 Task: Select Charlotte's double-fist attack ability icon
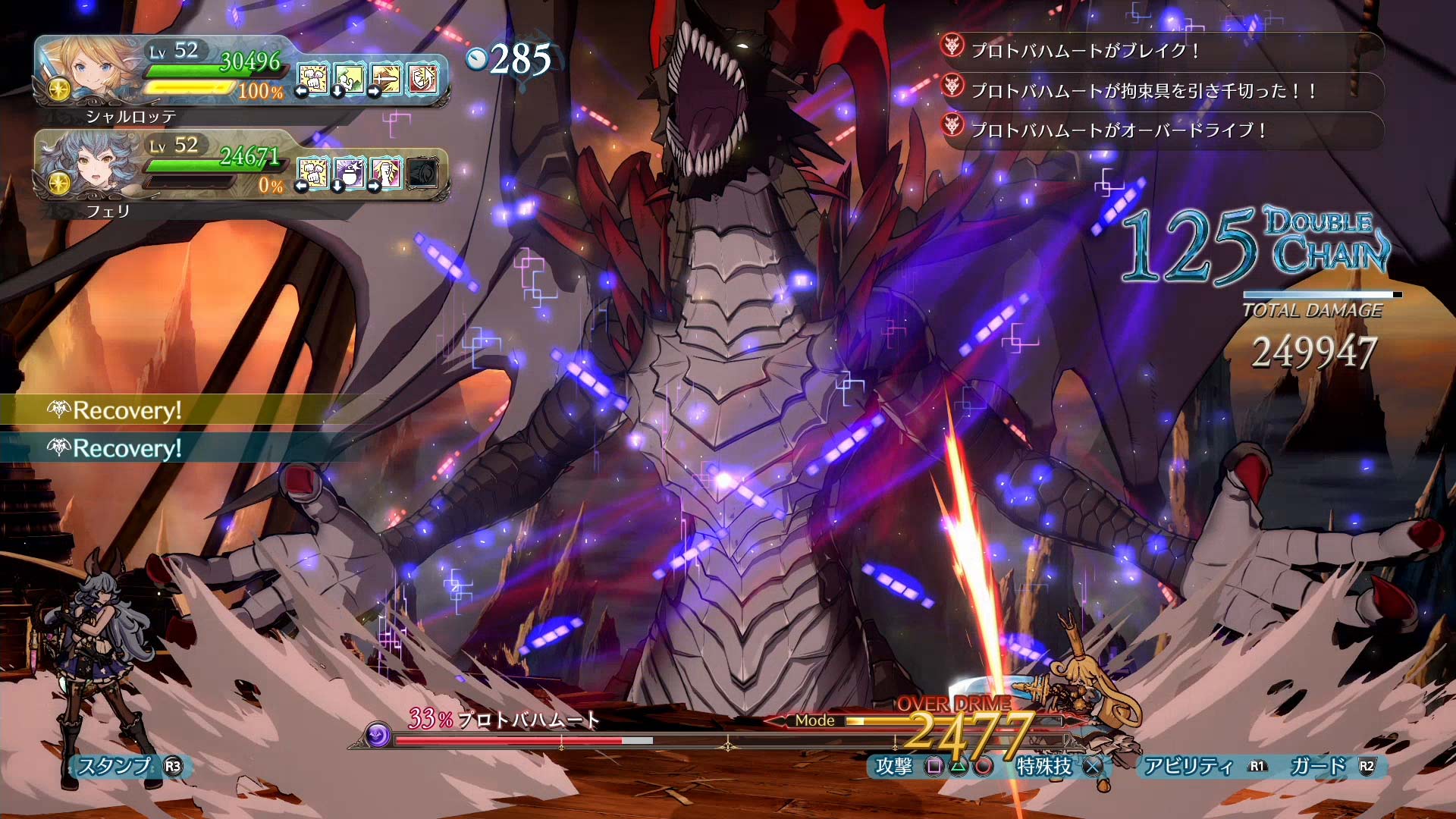(312, 78)
